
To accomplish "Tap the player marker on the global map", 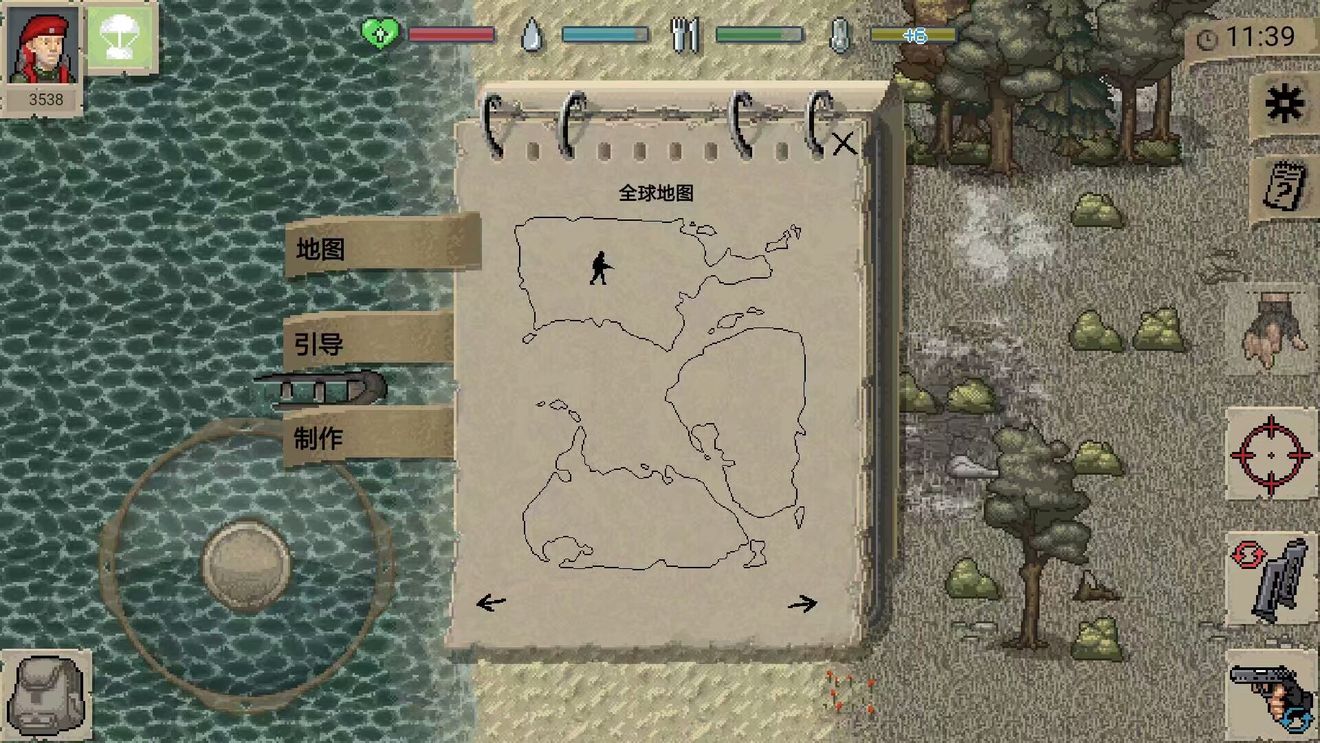I will [601, 266].
